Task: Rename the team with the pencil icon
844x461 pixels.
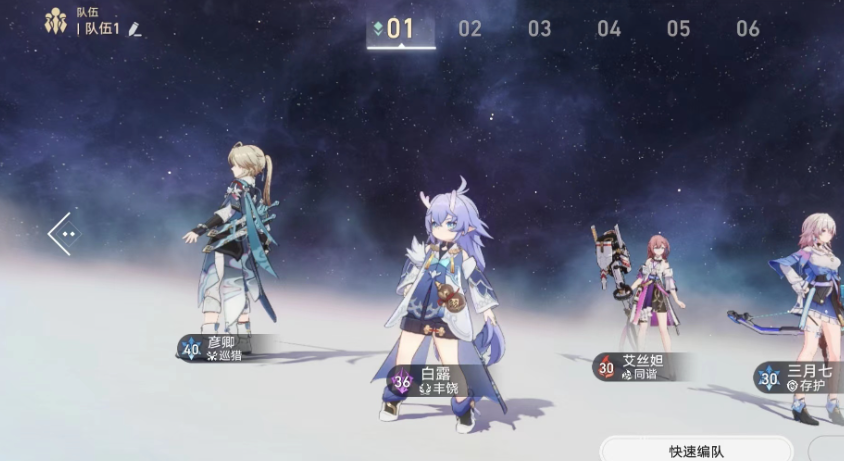Action: coord(135,30)
